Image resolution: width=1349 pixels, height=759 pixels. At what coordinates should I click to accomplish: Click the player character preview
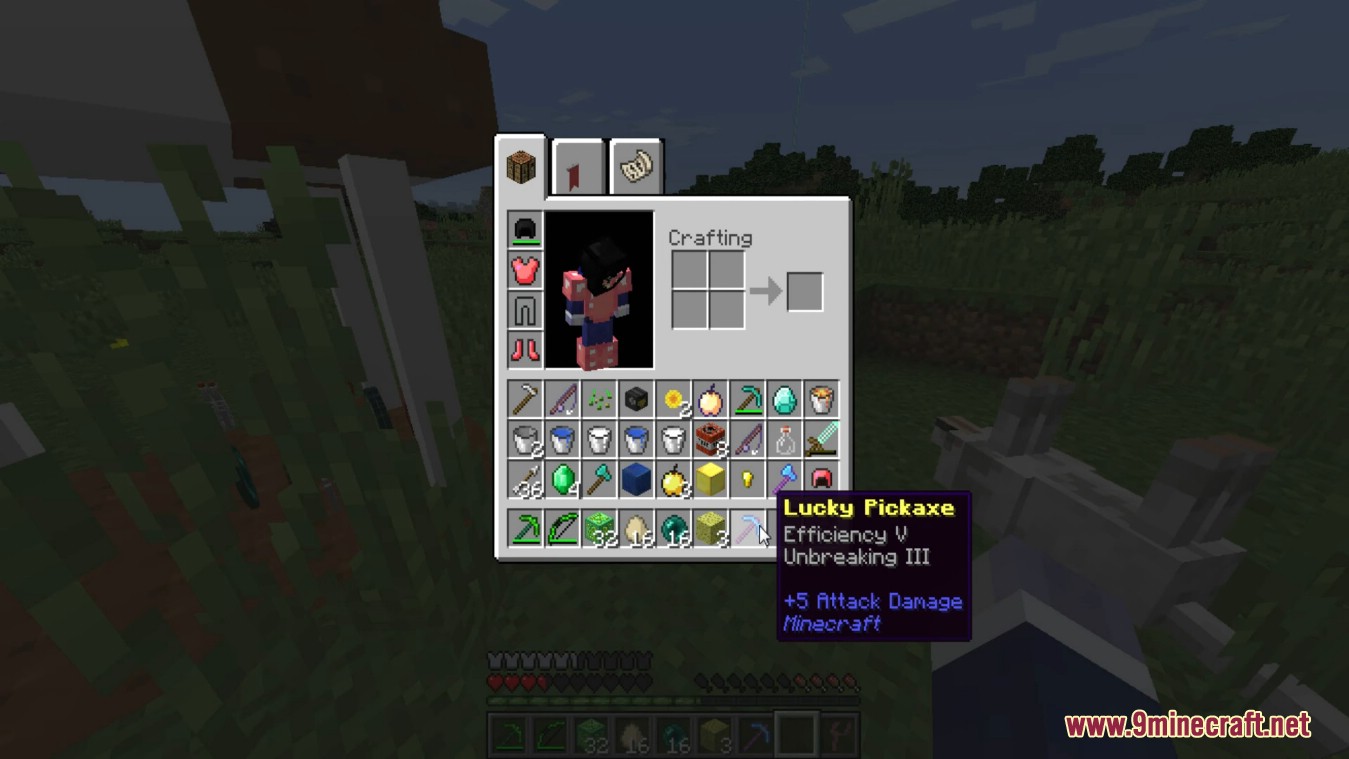click(x=598, y=290)
